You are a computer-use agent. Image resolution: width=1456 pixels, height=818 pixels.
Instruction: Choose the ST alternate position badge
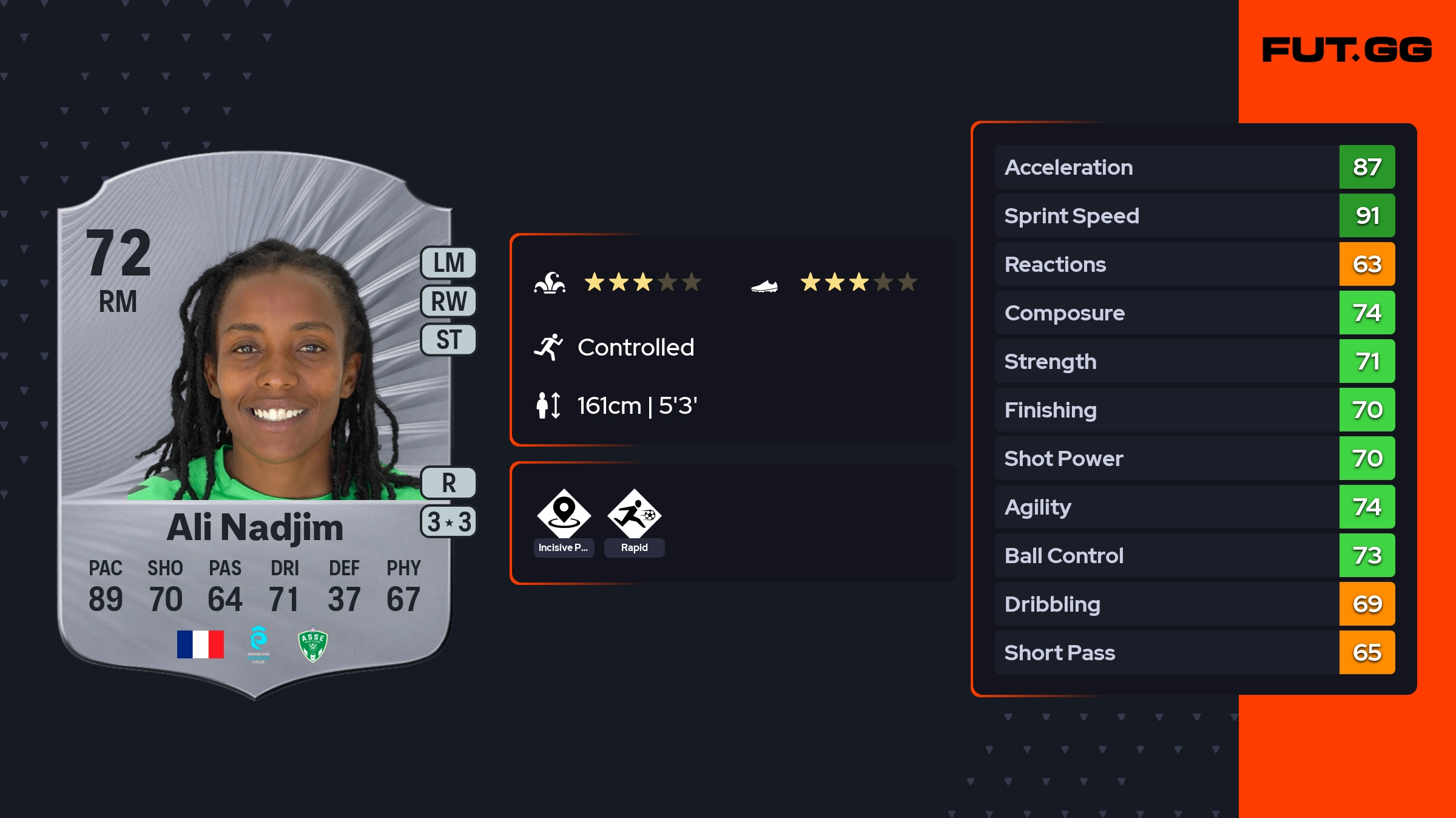[448, 340]
